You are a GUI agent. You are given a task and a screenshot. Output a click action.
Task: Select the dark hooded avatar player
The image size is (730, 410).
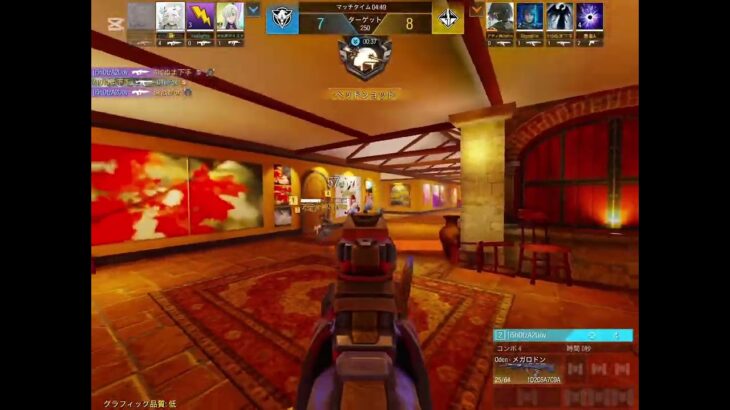coord(500,16)
